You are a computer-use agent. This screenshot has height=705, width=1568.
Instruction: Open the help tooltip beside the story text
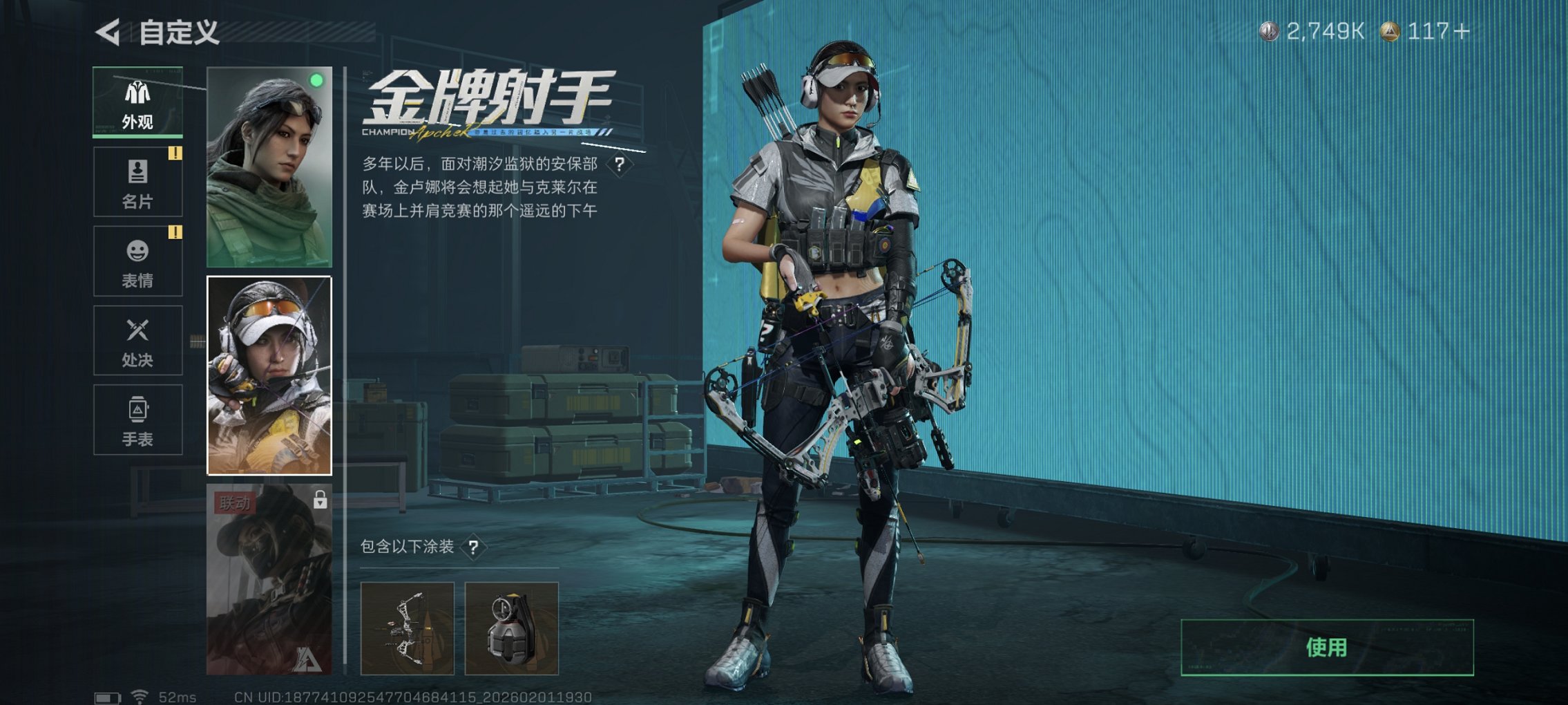click(x=619, y=164)
